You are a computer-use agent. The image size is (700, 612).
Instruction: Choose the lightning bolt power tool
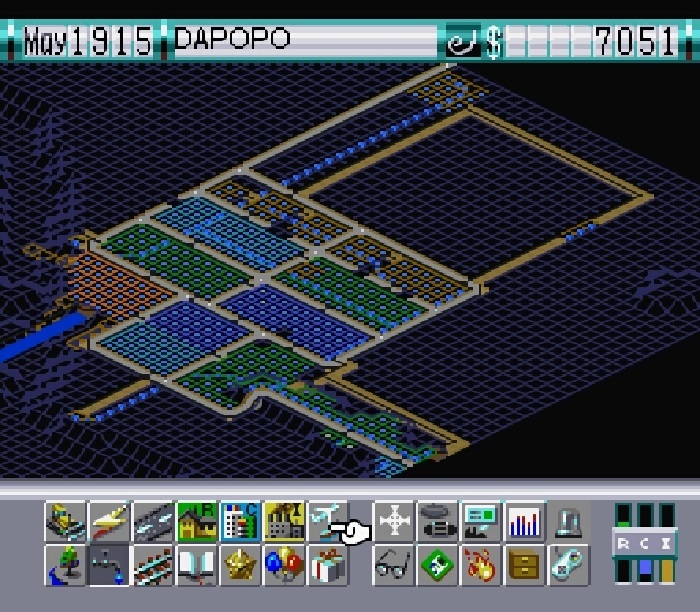[x=109, y=521]
